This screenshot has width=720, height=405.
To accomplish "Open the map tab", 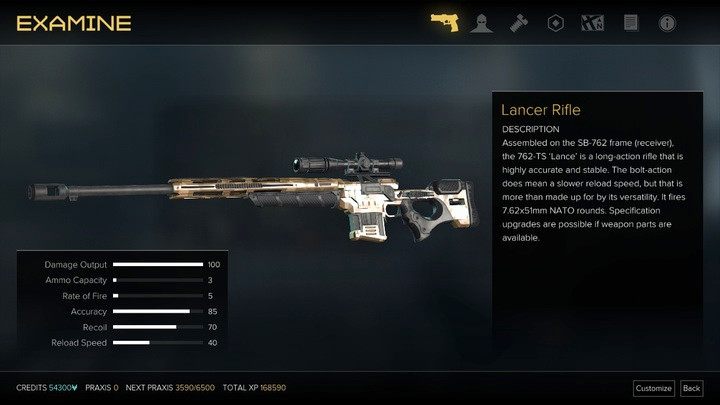I will pos(592,22).
